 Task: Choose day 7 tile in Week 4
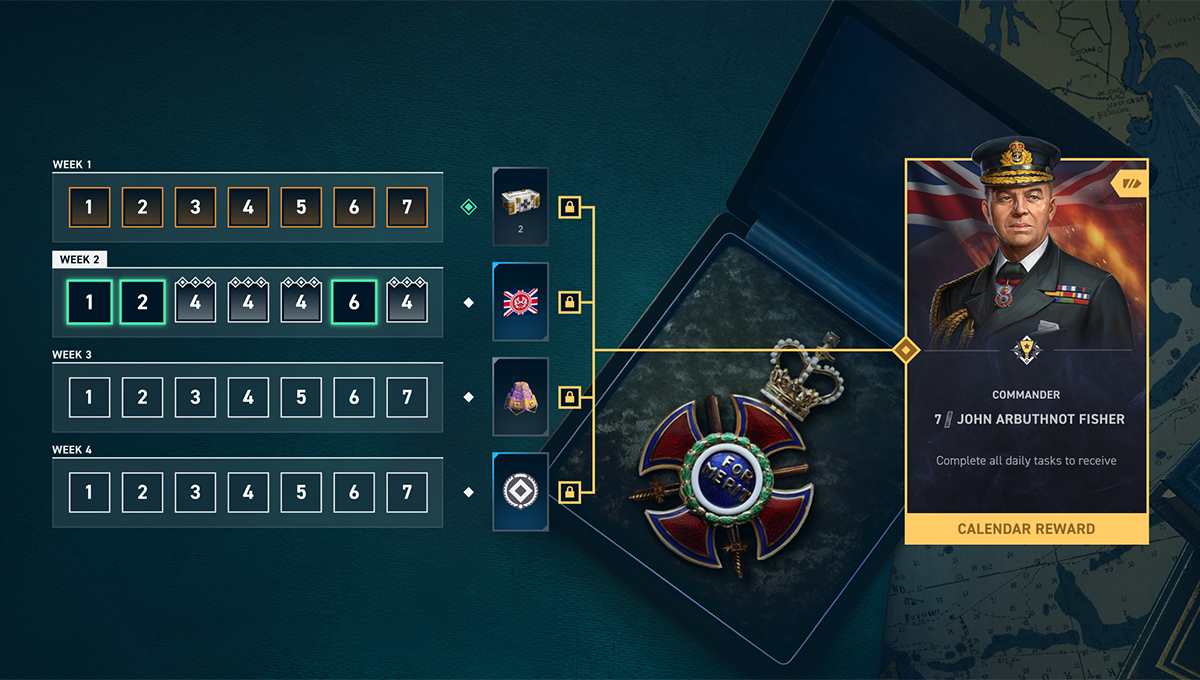tap(407, 492)
